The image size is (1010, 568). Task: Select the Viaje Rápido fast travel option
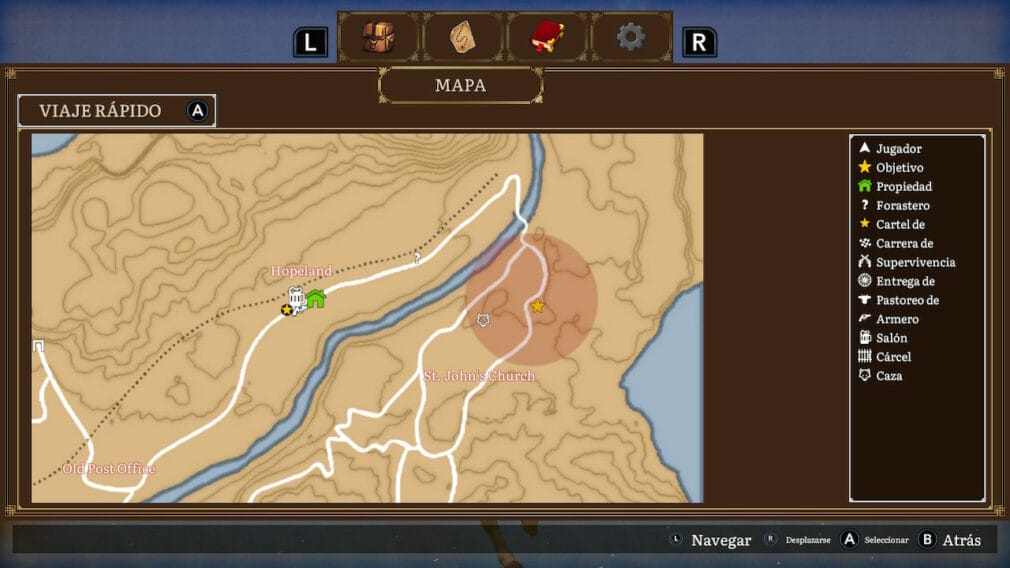tap(116, 111)
